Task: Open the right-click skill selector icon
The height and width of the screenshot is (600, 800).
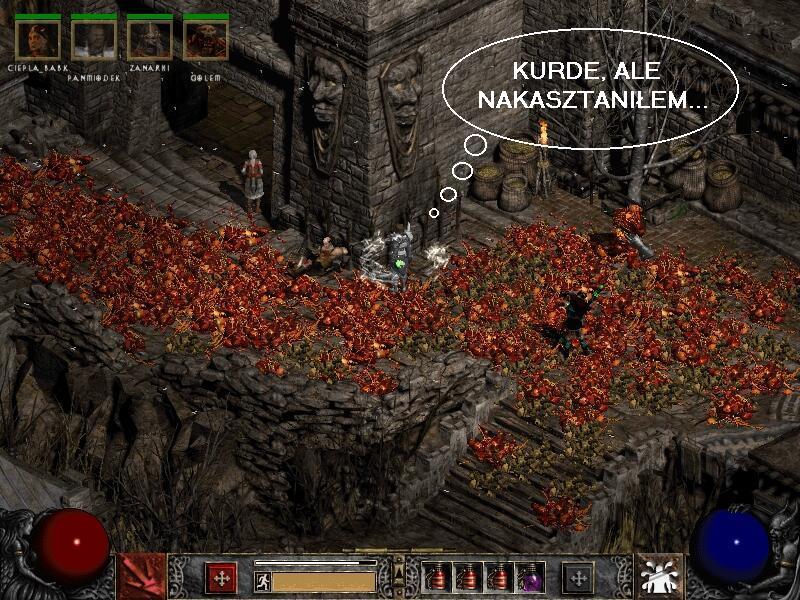Action: [659, 577]
